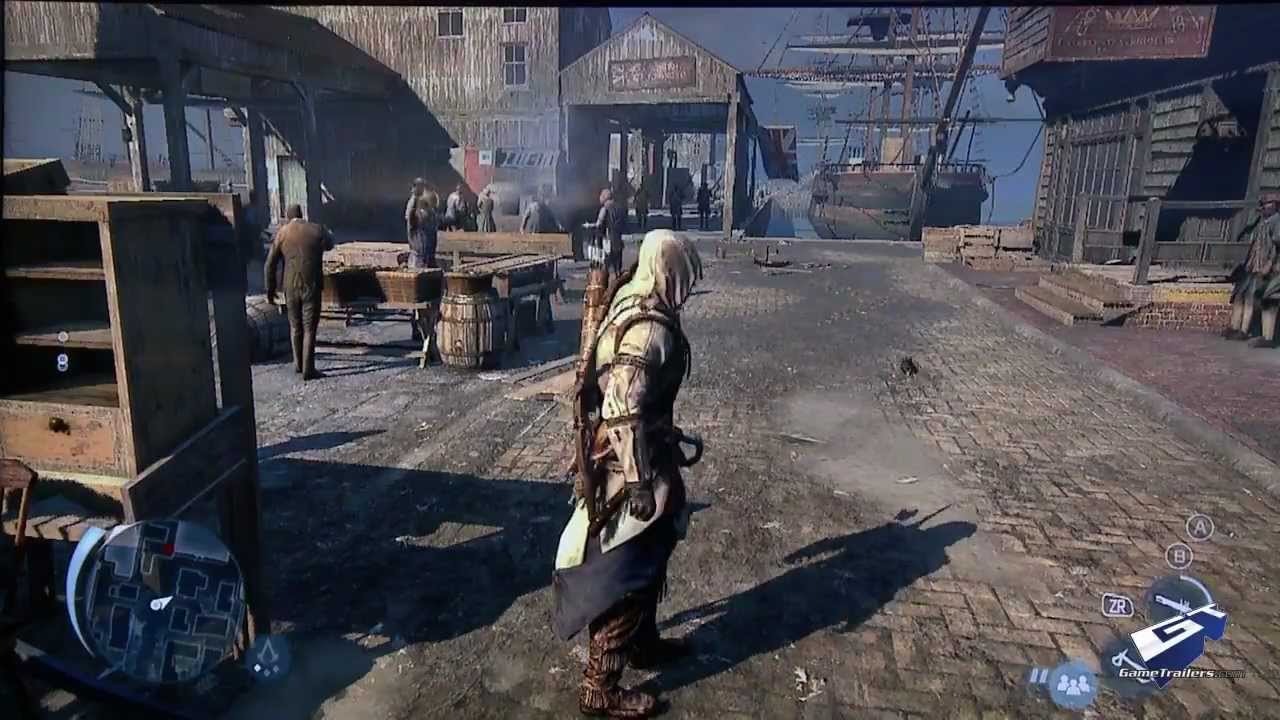Image resolution: width=1280 pixels, height=720 pixels.
Task: Click the white player arrow on the minimap
Action: pos(161,604)
